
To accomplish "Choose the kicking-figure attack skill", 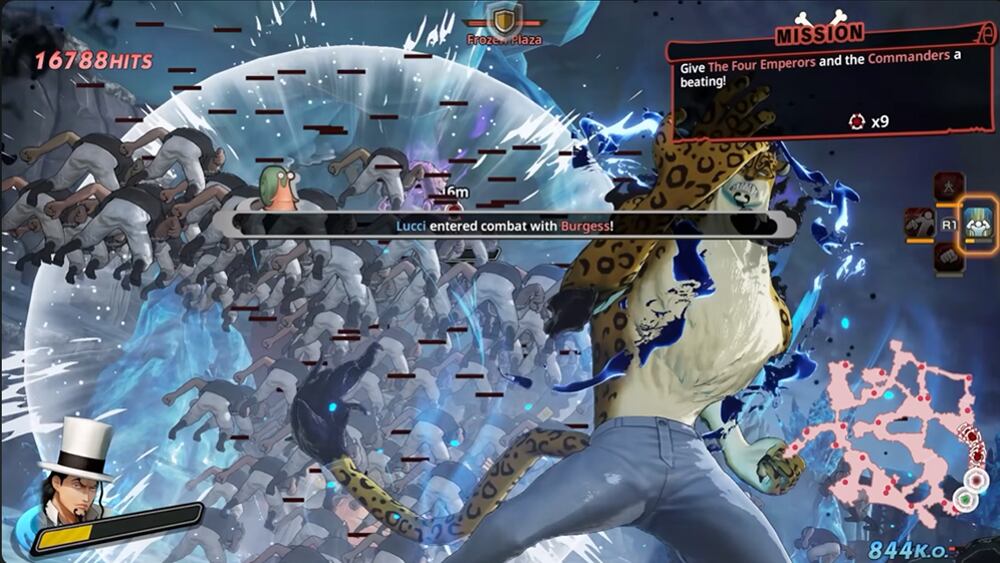I will [x=919, y=224].
